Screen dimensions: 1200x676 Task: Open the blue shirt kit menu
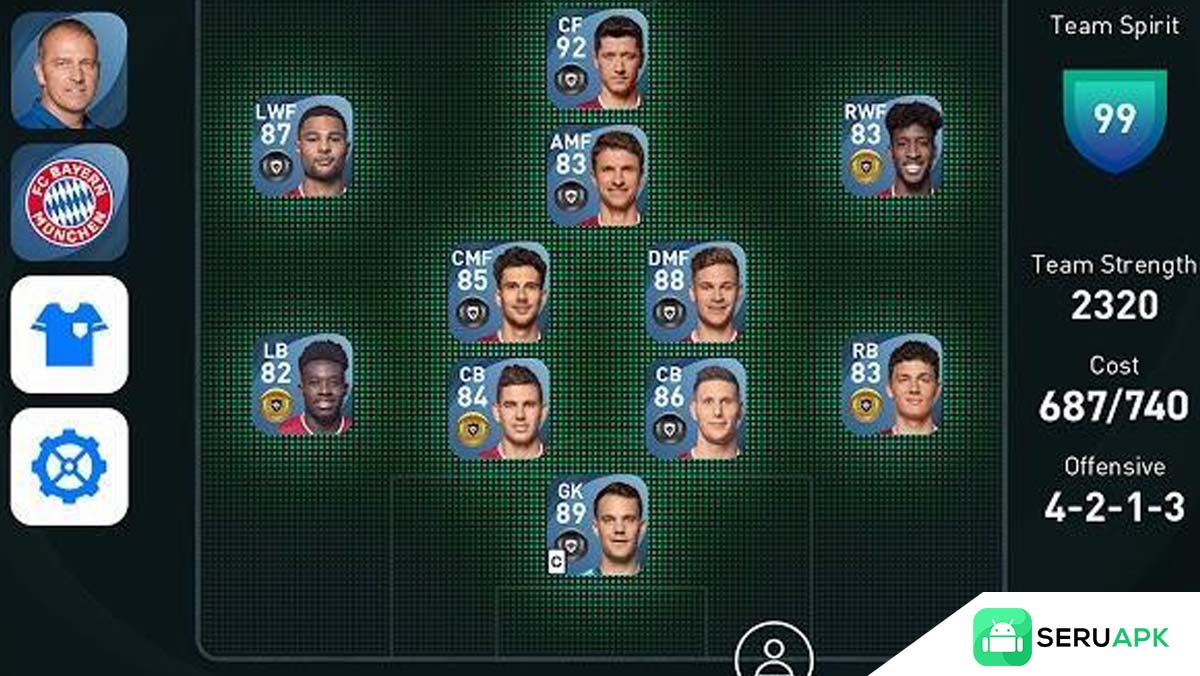[x=69, y=334]
